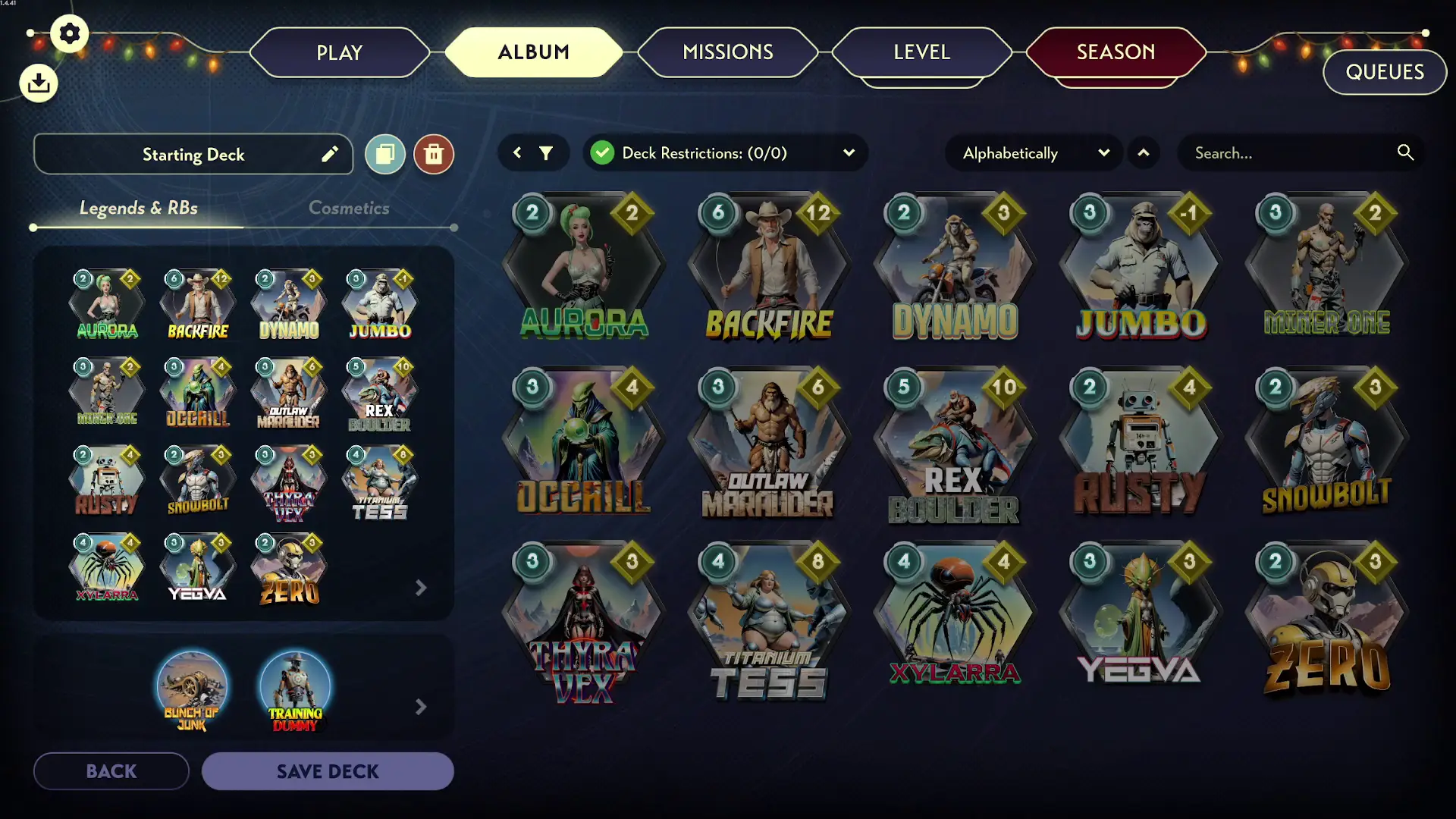Switch sorting order using the Alphabetically control

coord(1010,152)
